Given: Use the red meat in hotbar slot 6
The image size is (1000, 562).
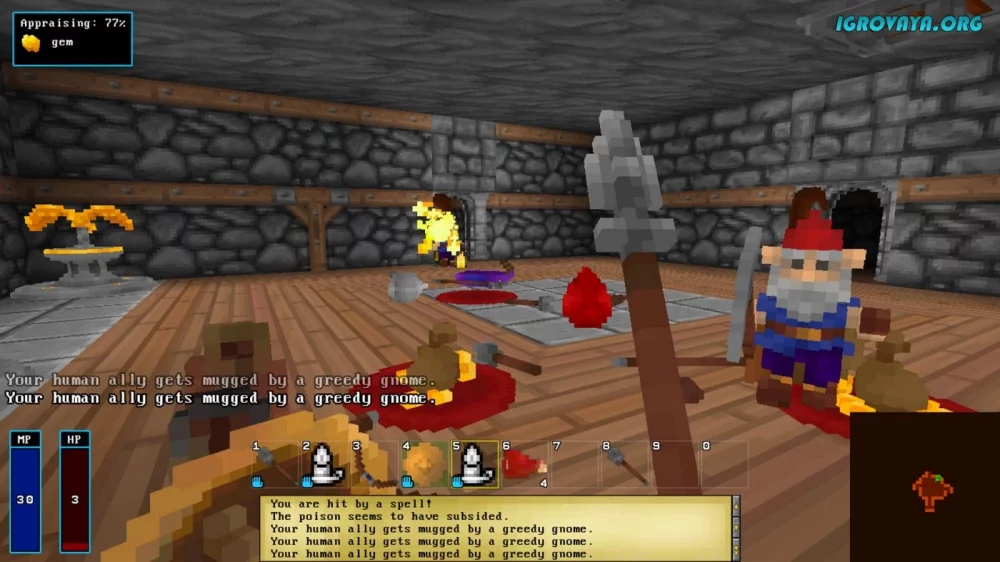Looking at the screenshot, I should pyautogui.click(x=524, y=465).
